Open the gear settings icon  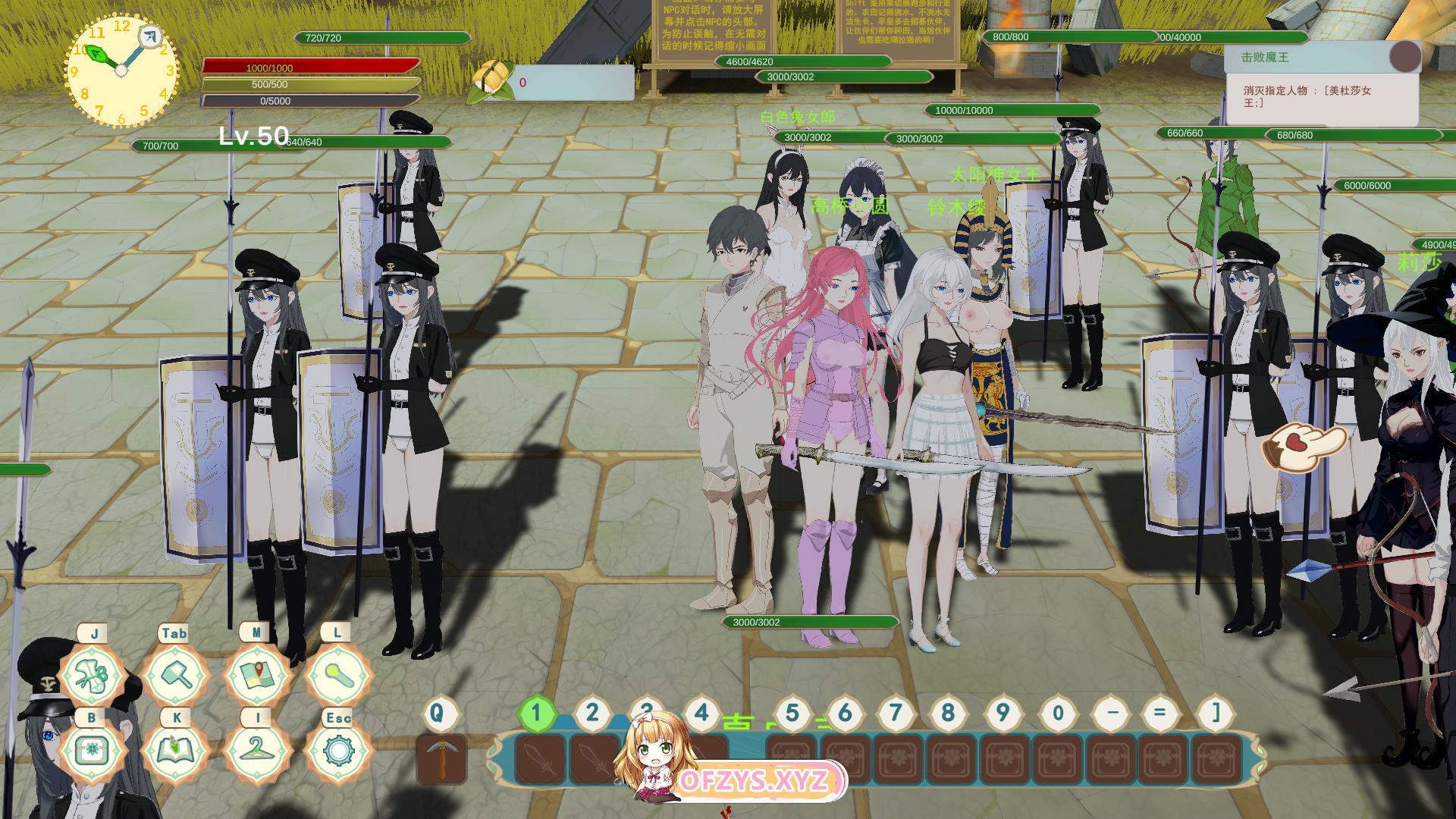(x=337, y=751)
